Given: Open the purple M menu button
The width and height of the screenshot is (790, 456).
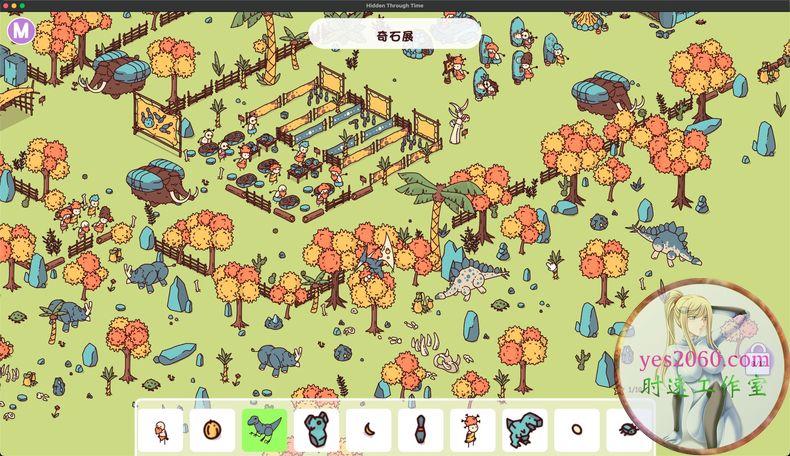Looking at the screenshot, I should point(20,31).
